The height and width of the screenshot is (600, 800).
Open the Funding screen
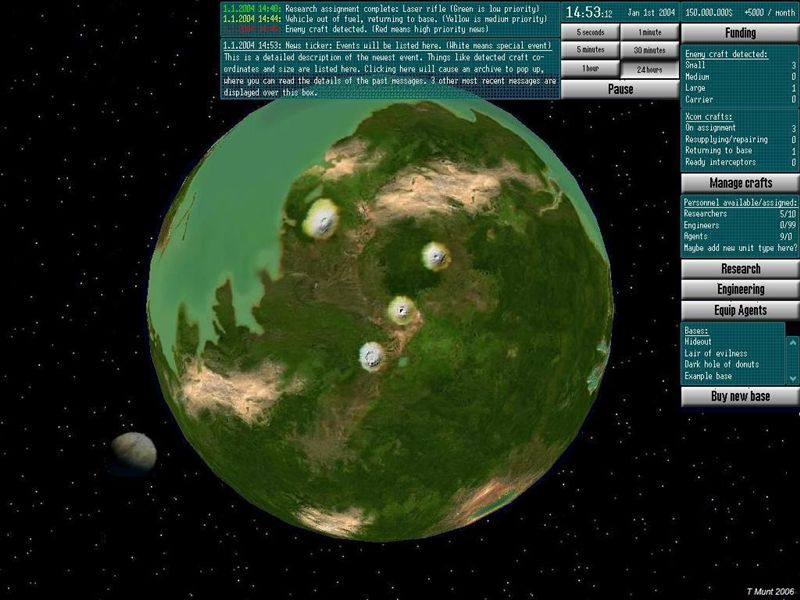coord(740,33)
